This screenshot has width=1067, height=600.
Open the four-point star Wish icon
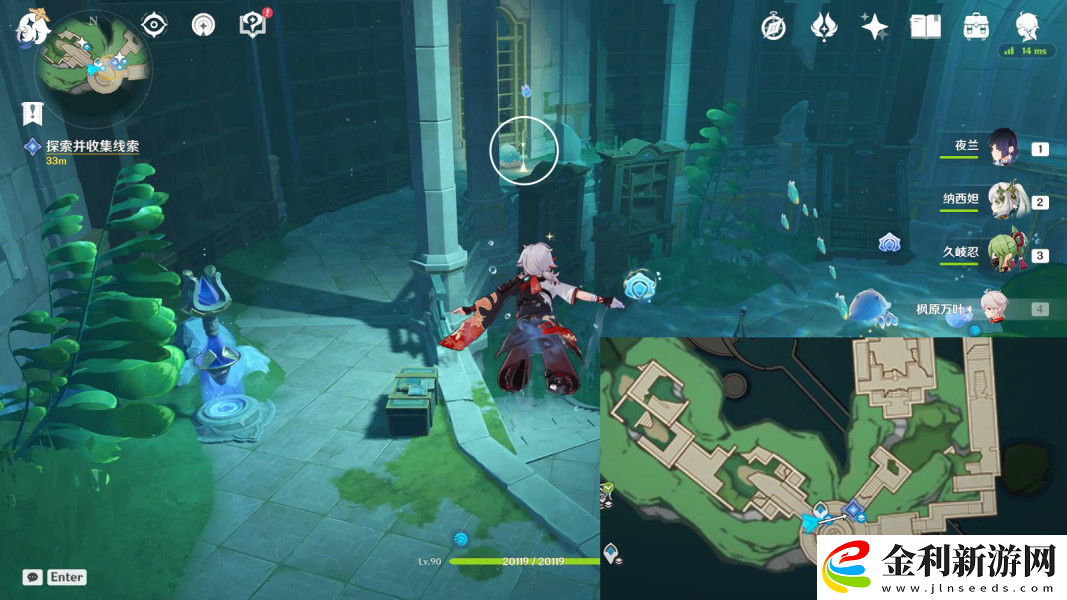[874, 27]
